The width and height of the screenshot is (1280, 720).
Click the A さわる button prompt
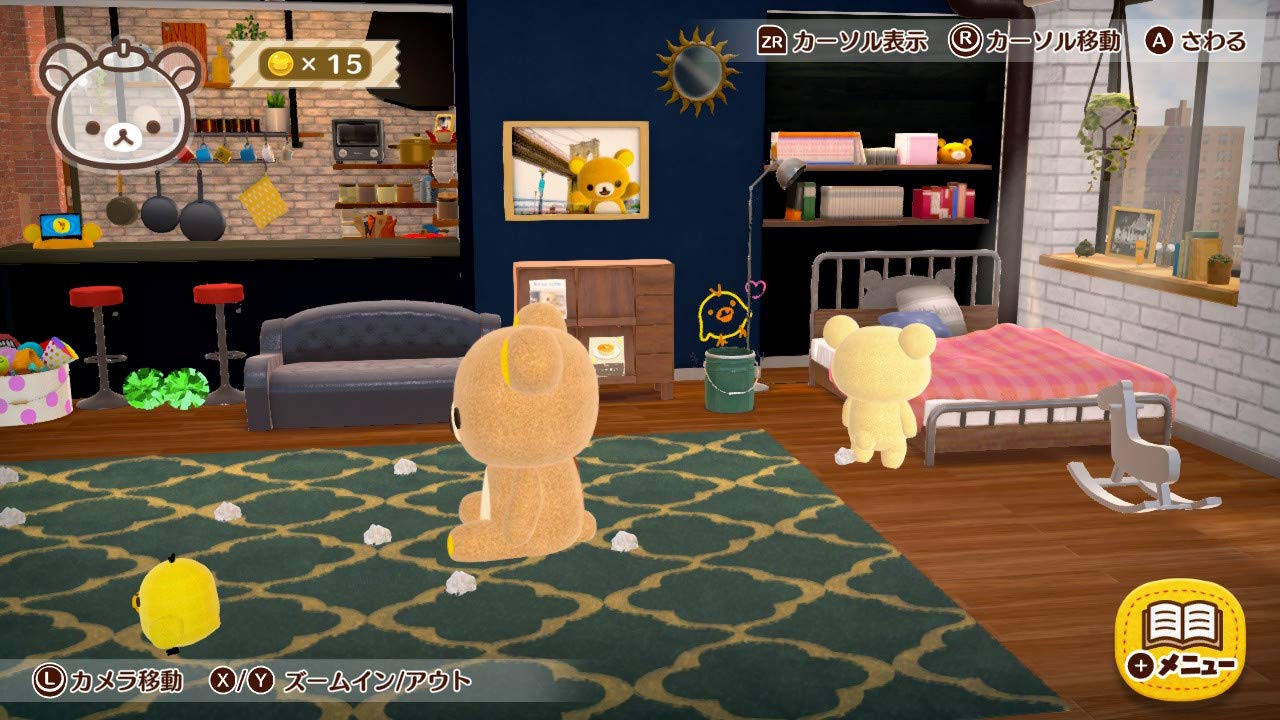[x=1197, y=42]
